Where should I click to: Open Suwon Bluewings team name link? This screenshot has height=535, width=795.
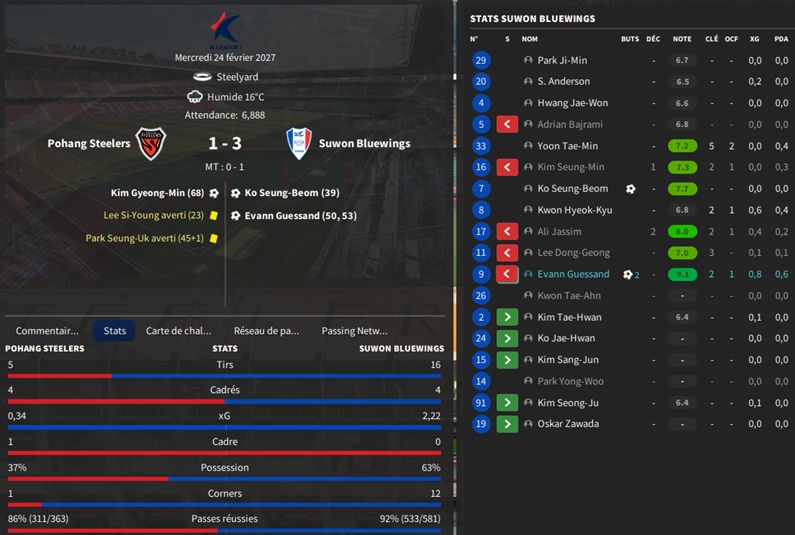click(x=364, y=144)
